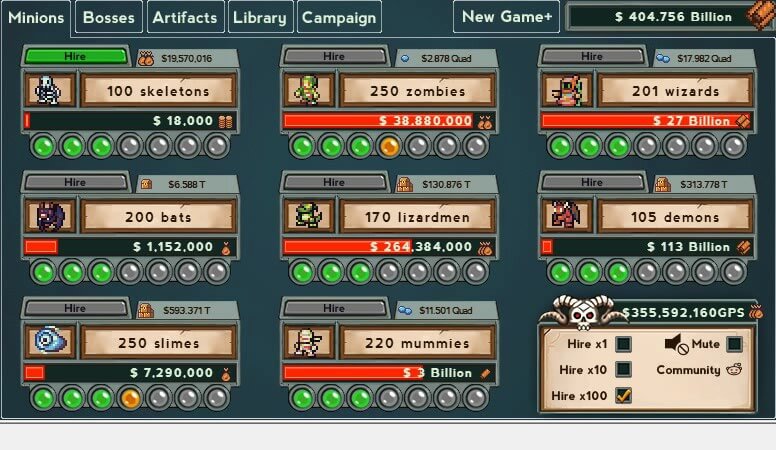This screenshot has width=776, height=450.
Task: Show the Library tab
Action: 260,17
